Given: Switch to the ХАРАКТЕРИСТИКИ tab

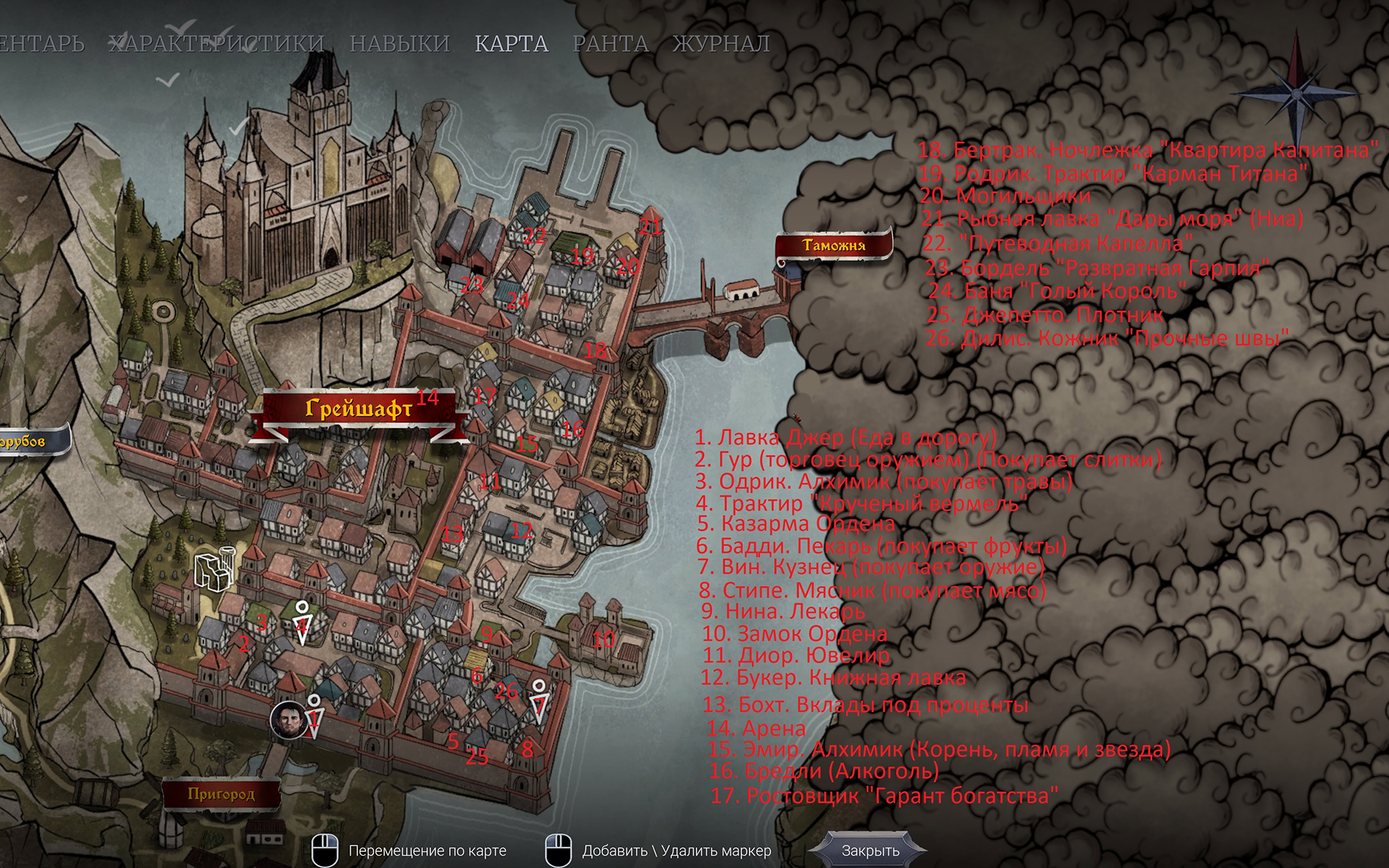Looking at the screenshot, I should (x=216, y=44).
